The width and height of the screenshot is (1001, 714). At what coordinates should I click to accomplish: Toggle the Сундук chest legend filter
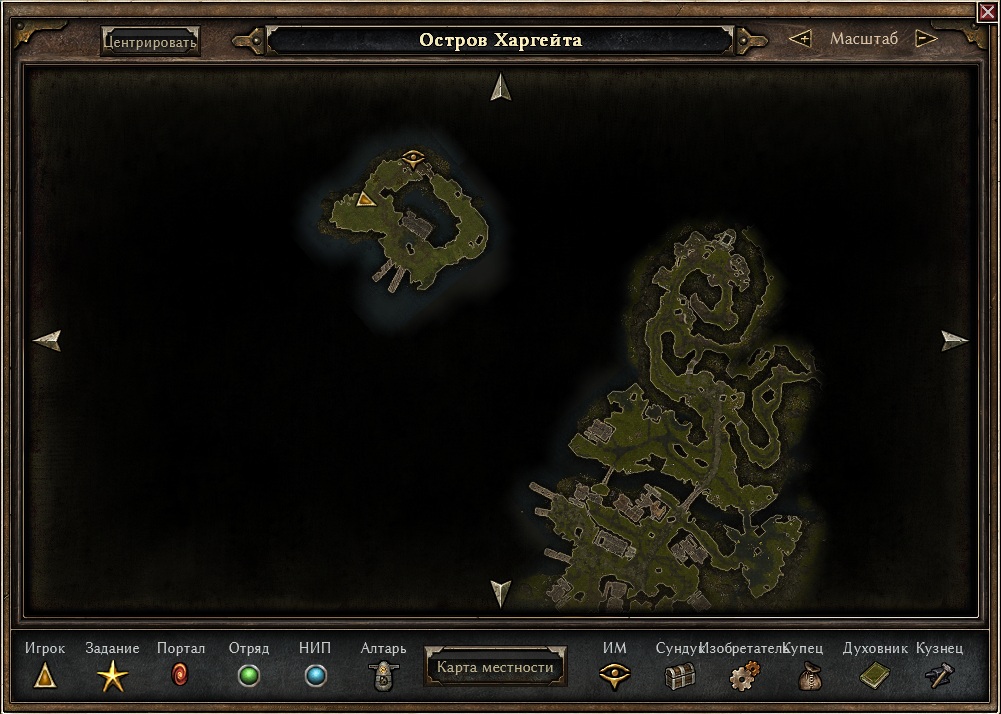(680, 677)
